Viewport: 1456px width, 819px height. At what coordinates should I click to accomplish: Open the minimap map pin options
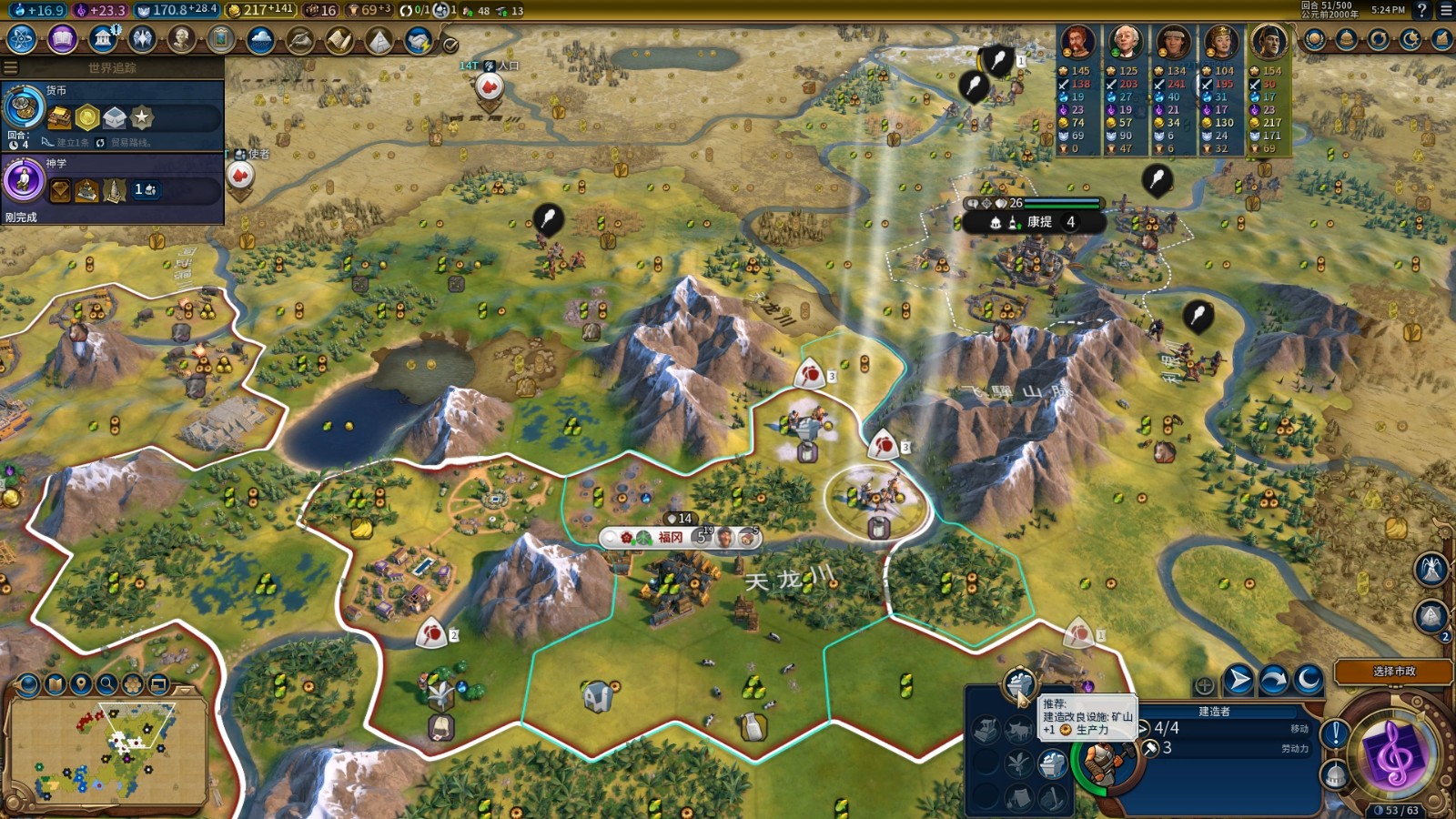point(81,683)
